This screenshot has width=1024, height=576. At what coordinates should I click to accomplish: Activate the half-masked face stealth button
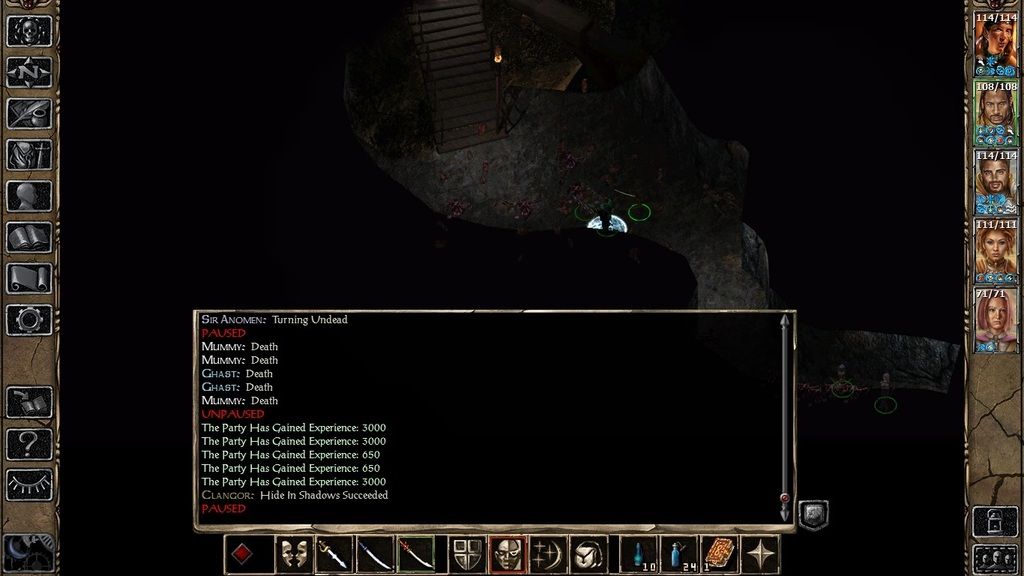pos(507,554)
